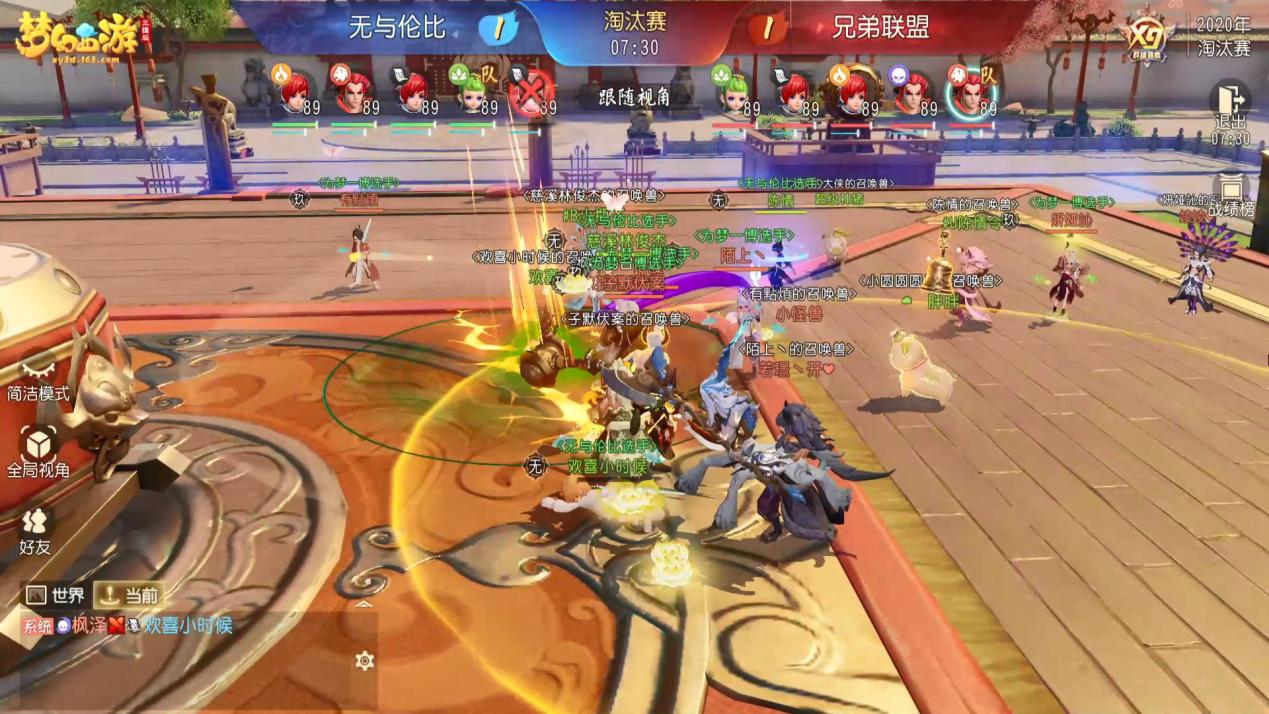This screenshot has height=714, width=1269.
Task: Switch to 全局视角 global view
Action: (x=38, y=452)
